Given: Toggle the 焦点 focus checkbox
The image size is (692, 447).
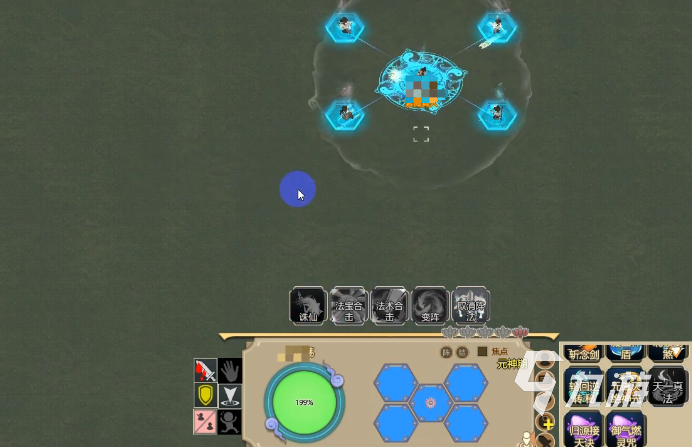Looking at the screenshot, I should (x=482, y=351).
